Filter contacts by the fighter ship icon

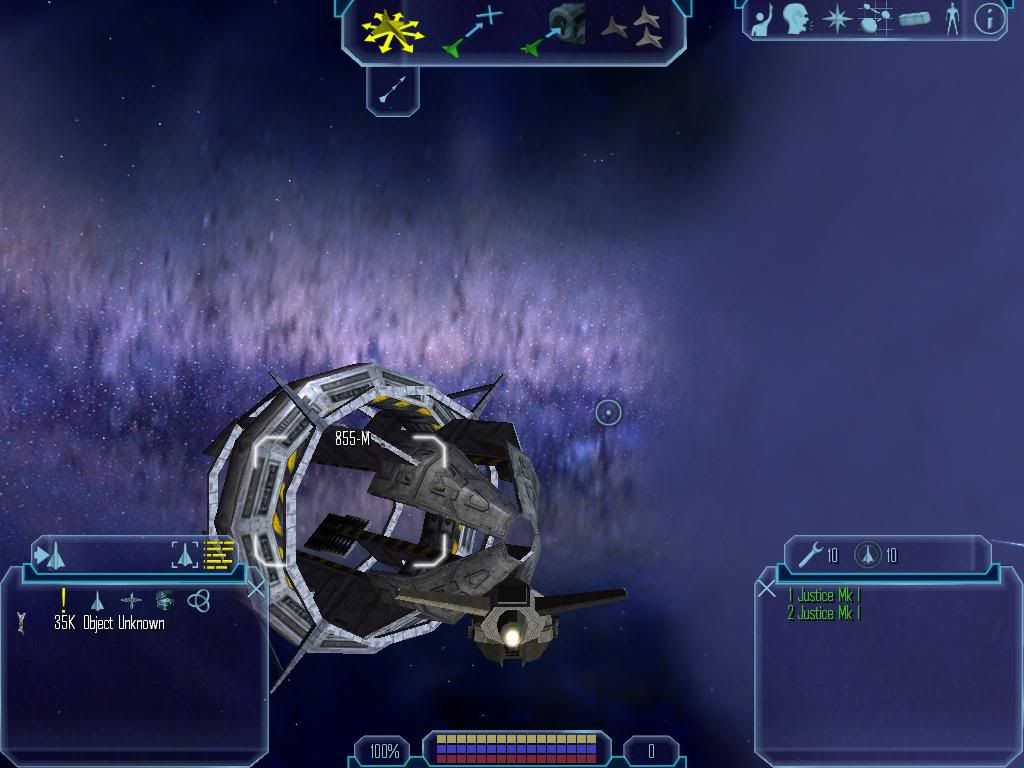(x=97, y=600)
